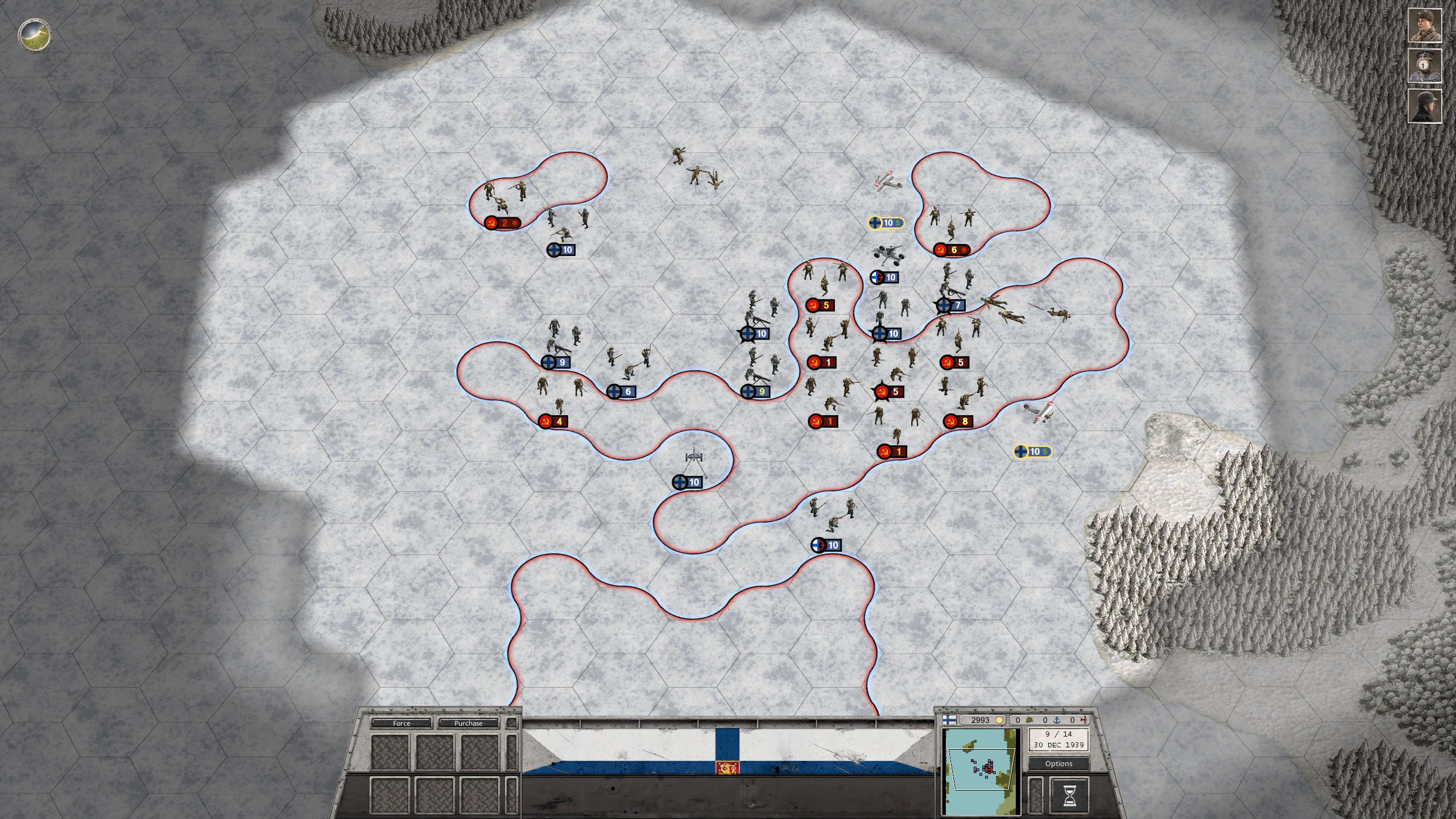
Task: Click the gold coin icon next to 2993
Action: 999,720
